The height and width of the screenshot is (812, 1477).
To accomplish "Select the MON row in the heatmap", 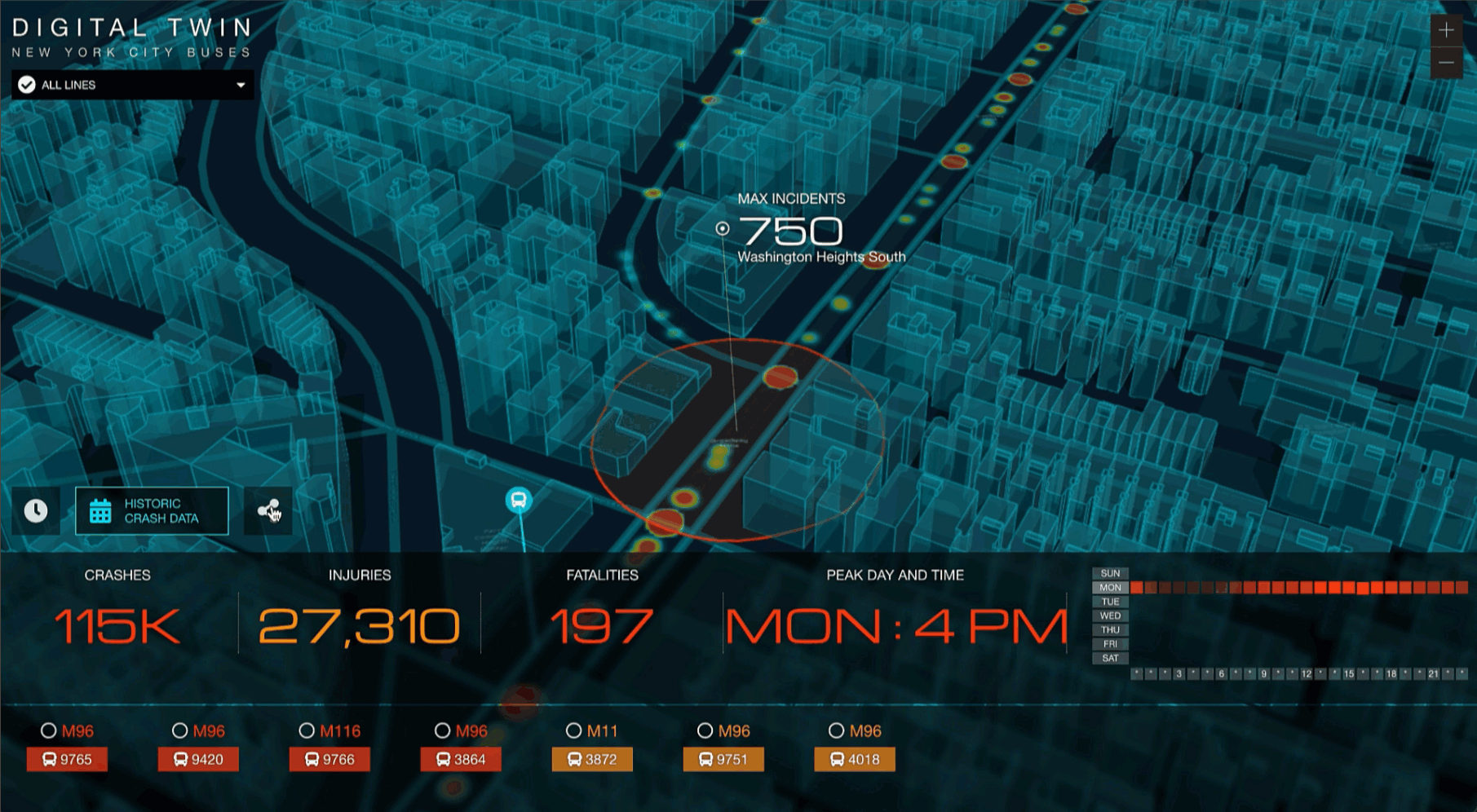I will (x=1109, y=586).
